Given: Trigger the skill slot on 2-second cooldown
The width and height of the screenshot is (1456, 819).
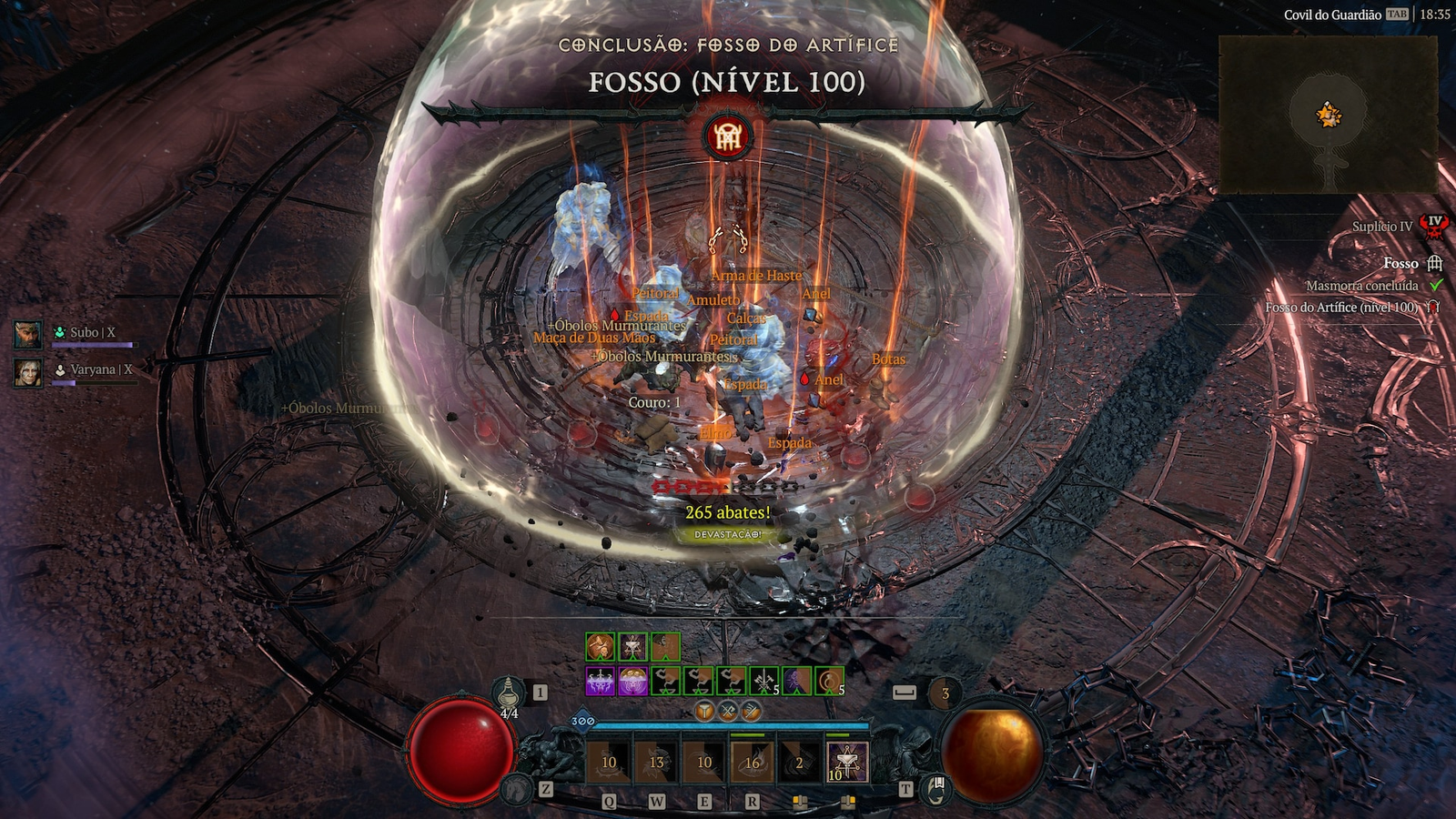Looking at the screenshot, I should (x=799, y=763).
